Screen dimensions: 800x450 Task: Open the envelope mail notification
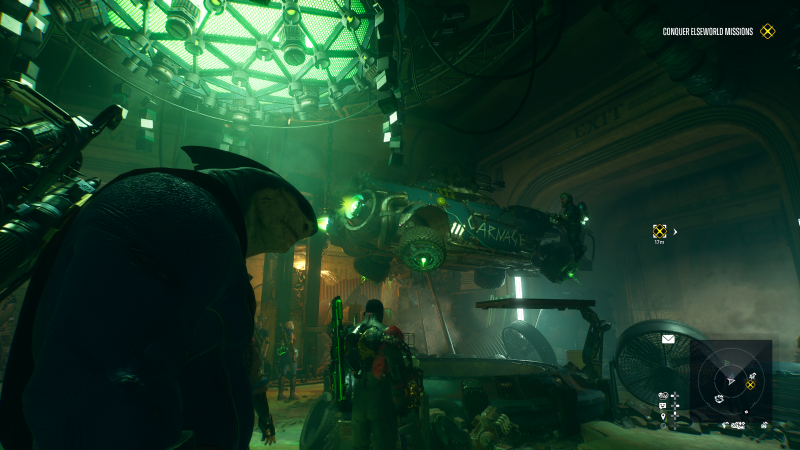(668, 340)
